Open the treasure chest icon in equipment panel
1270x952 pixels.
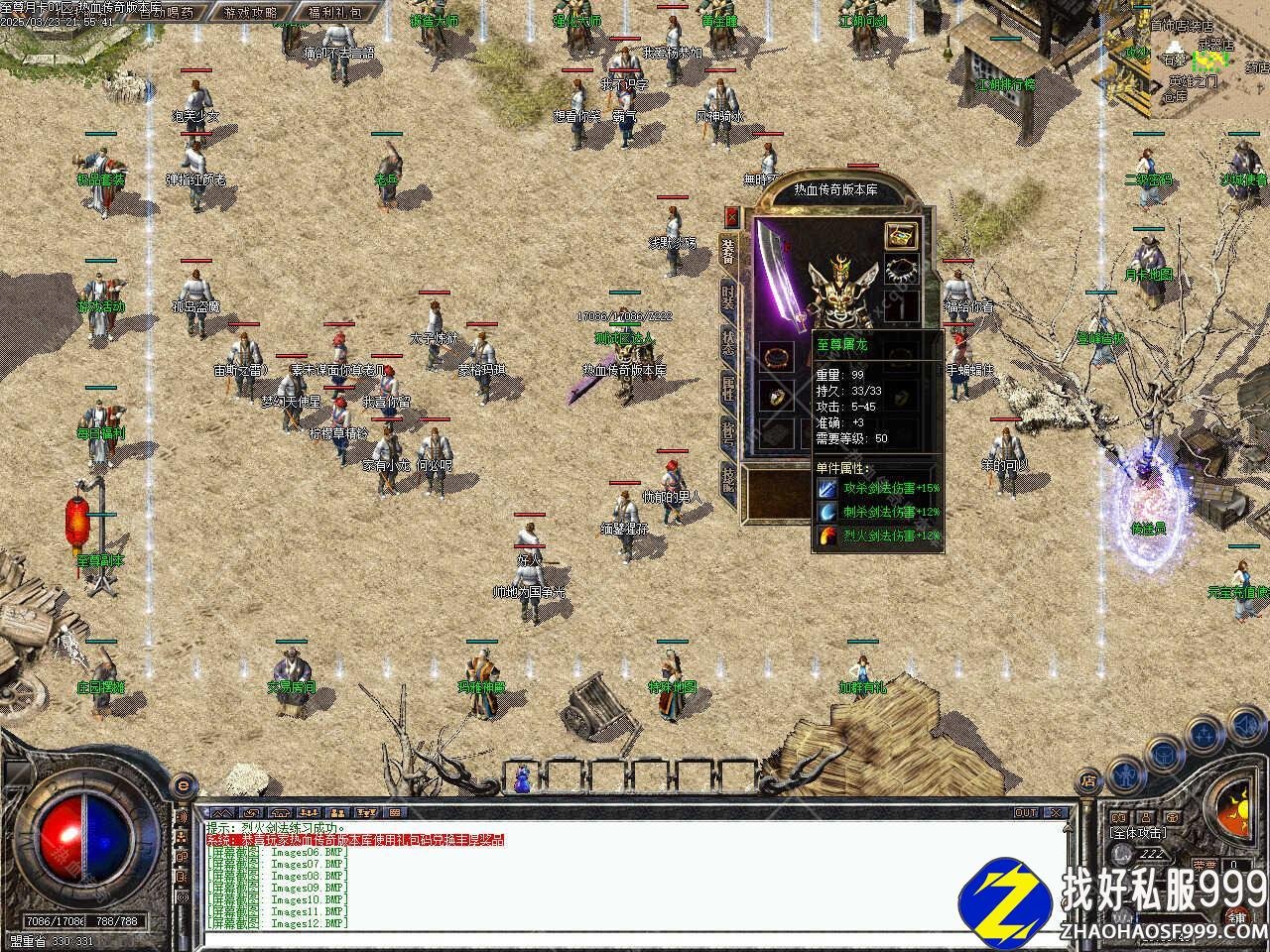point(901,235)
